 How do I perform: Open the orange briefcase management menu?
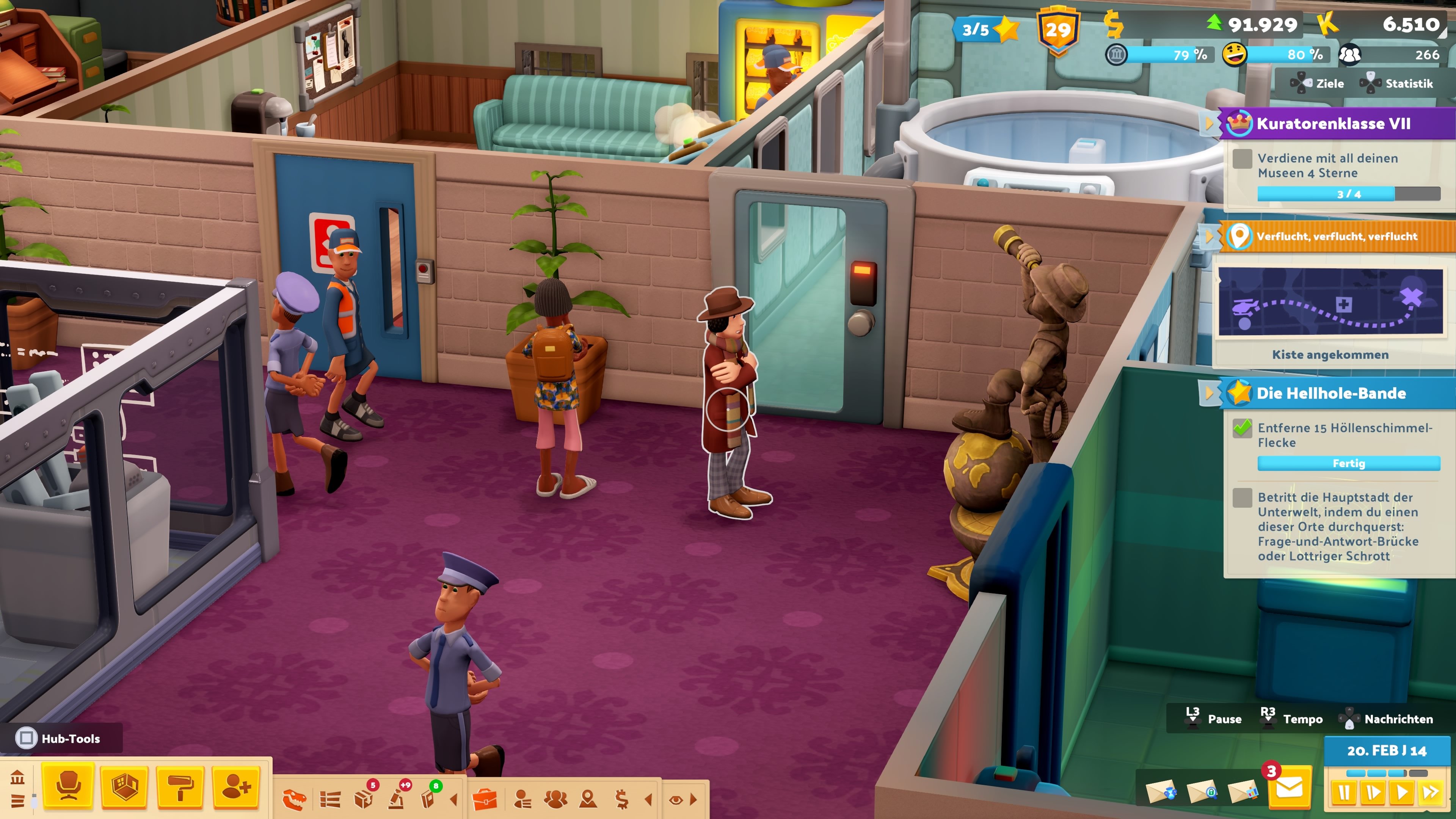[x=485, y=799]
